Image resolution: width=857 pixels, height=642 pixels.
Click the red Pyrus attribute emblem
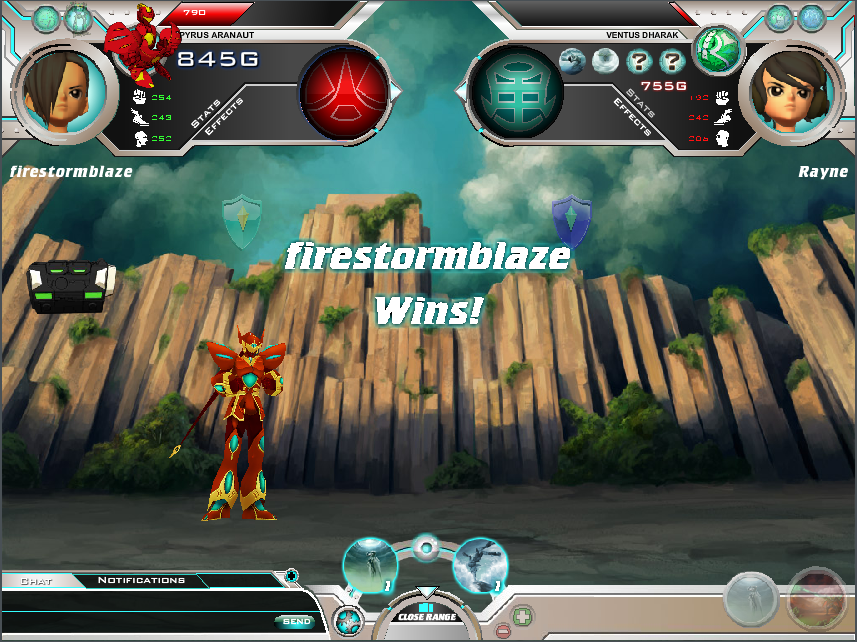[343, 90]
